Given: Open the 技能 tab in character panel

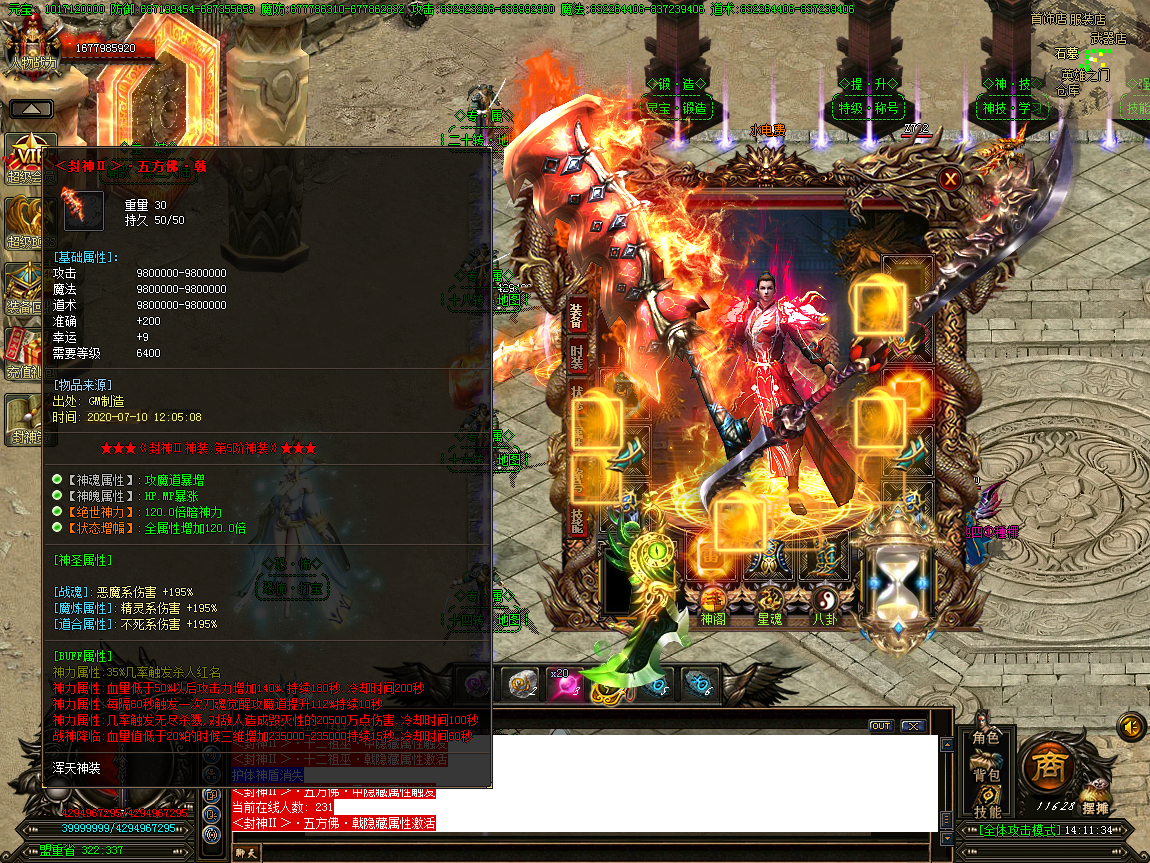Looking at the screenshot, I should 577,517.
